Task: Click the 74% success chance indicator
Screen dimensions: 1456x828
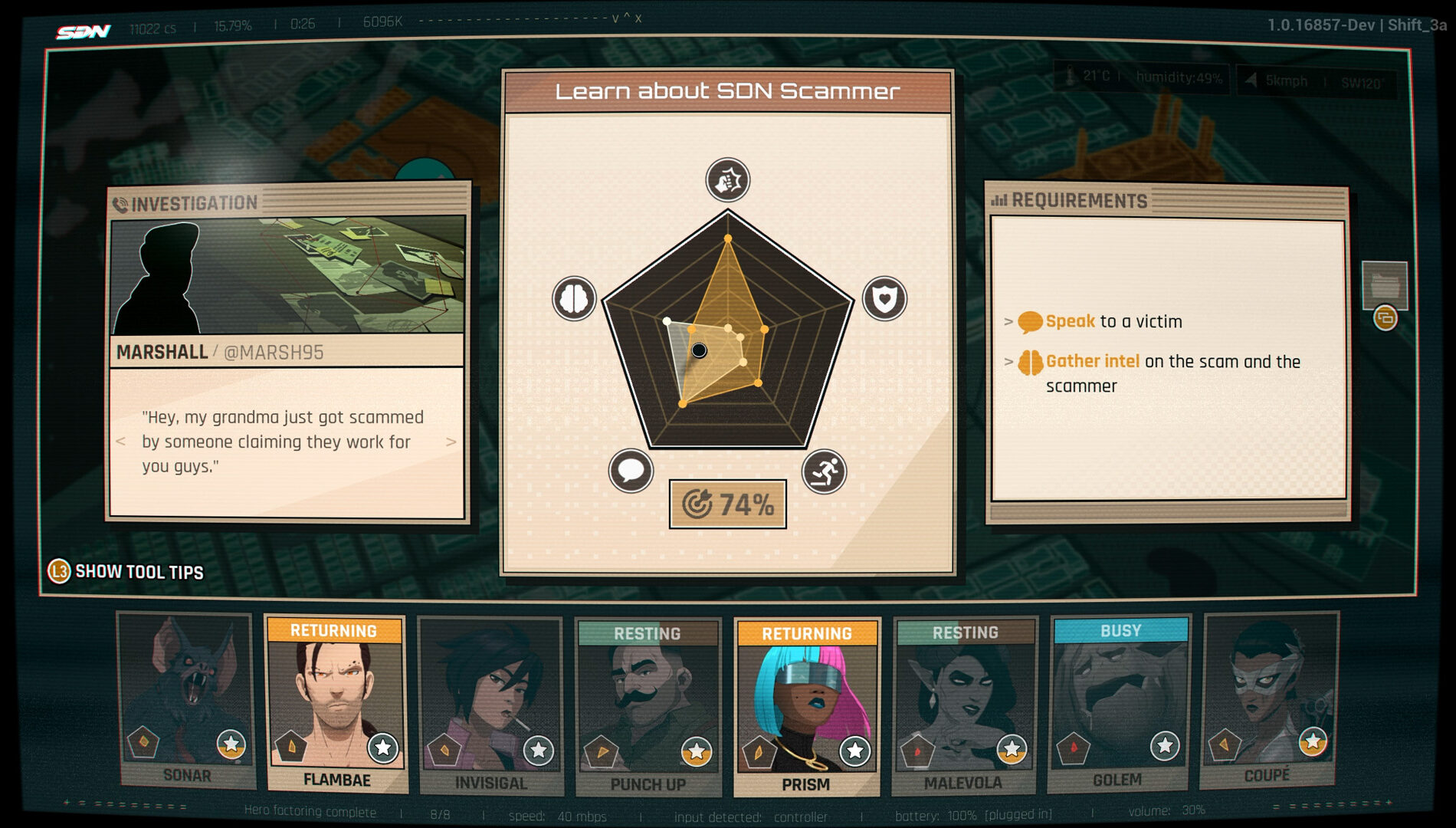Action: pos(727,504)
